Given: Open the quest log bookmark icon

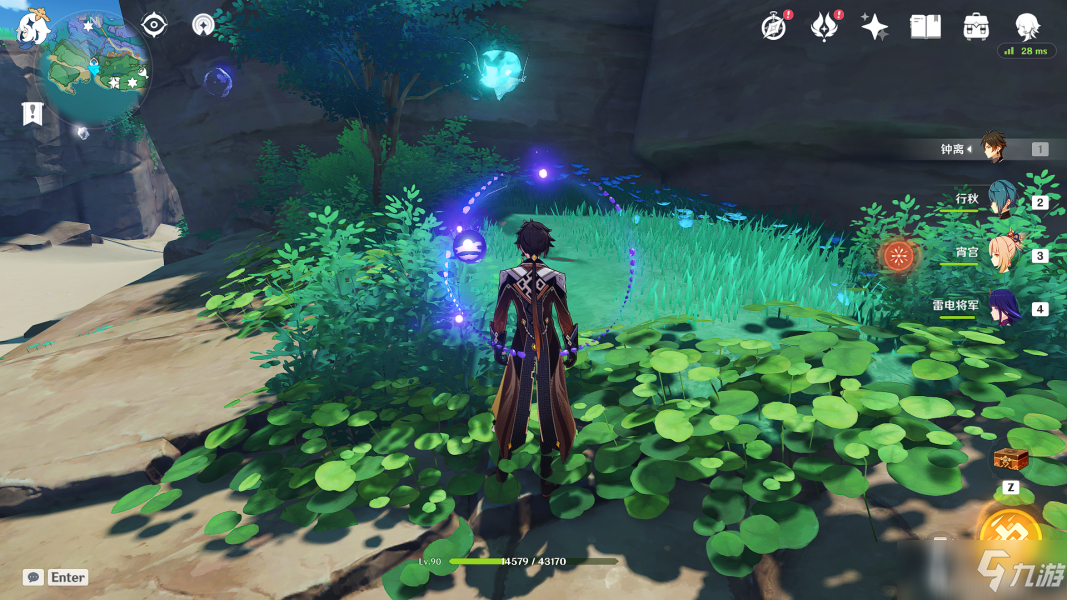Looking at the screenshot, I should coord(32,113).
